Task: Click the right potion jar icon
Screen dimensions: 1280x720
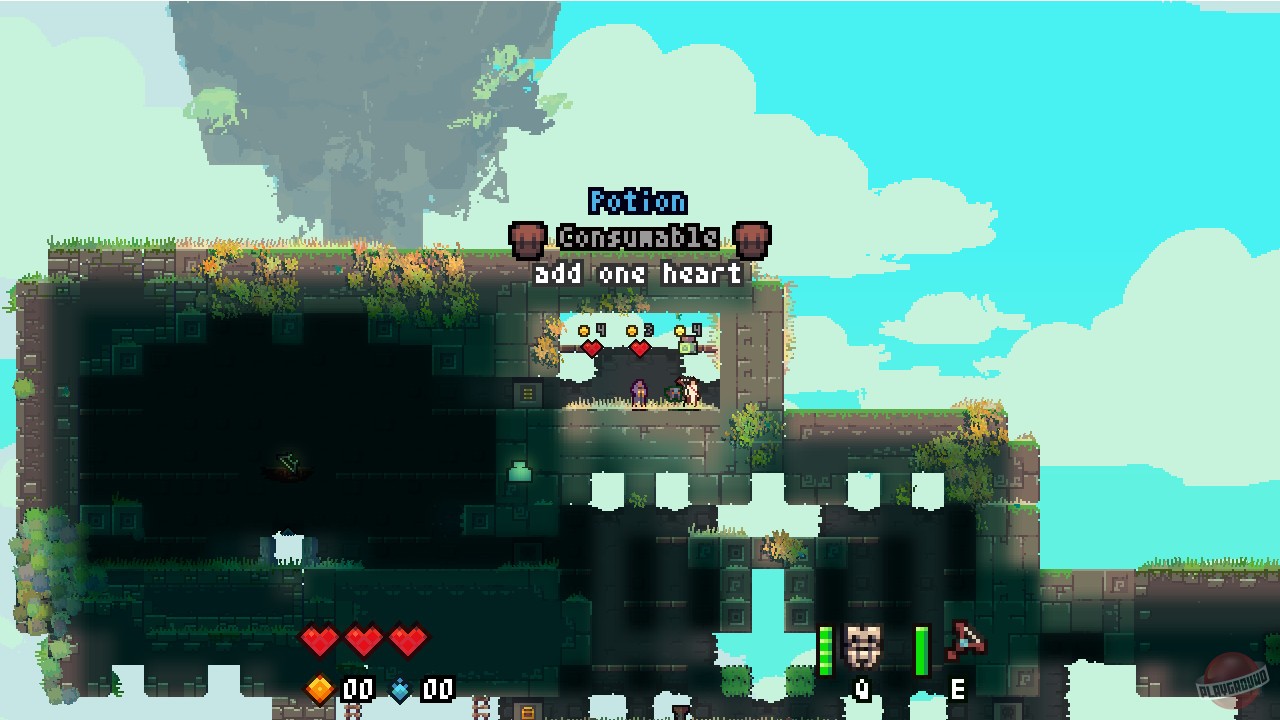Action: tap(752, 239)
